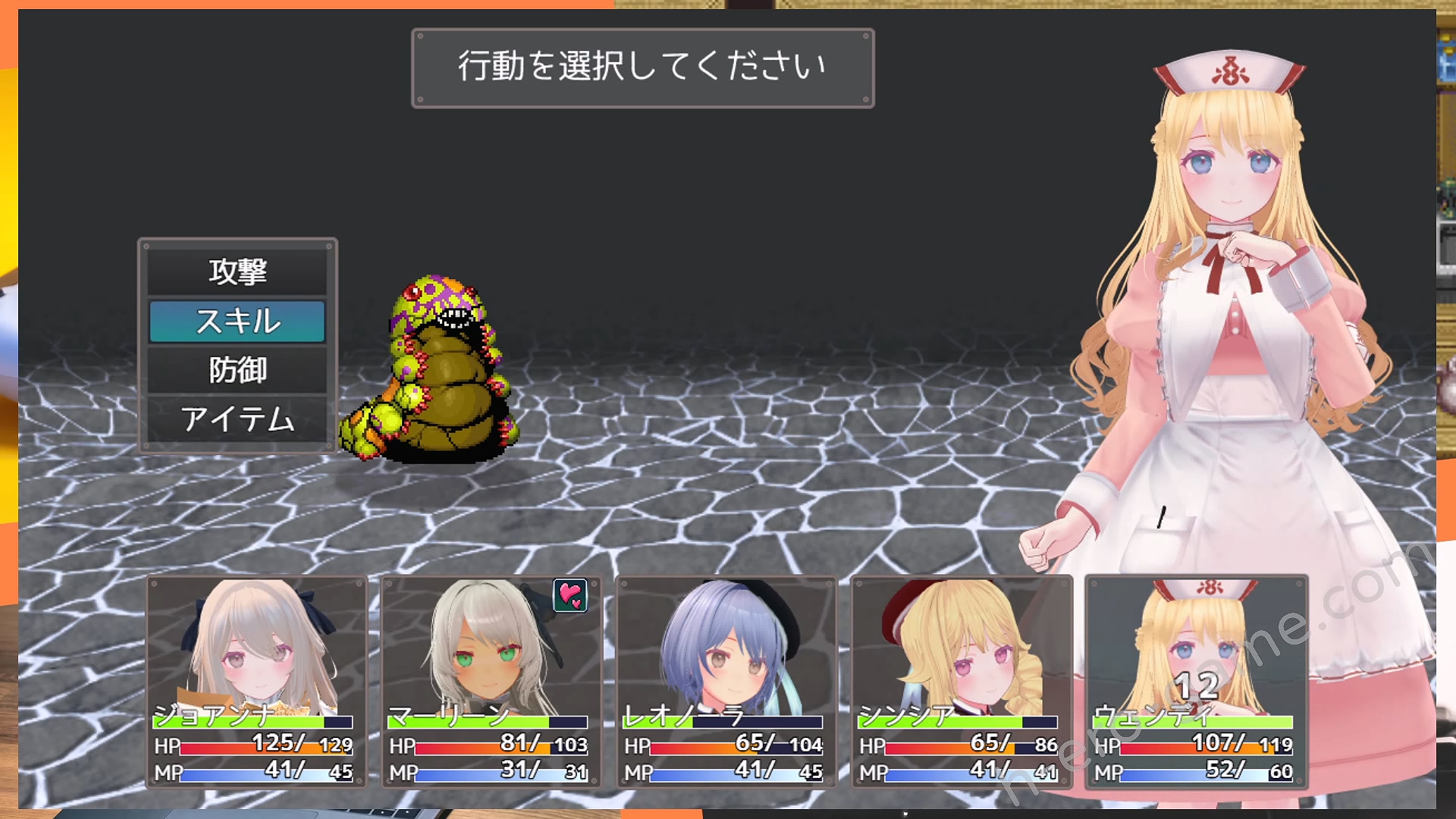Click the heart status icon on マーリーン
Screen dimensions: 1456x819
point(570,595)
